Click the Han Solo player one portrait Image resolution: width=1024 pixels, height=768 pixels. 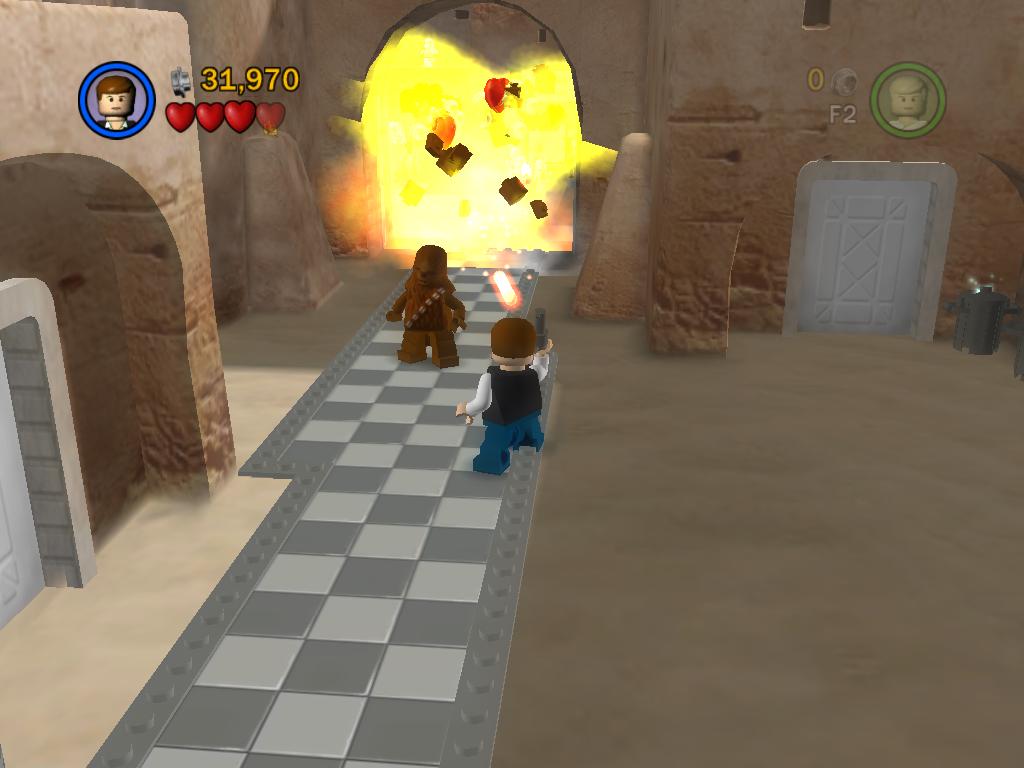tap(116, 100)
